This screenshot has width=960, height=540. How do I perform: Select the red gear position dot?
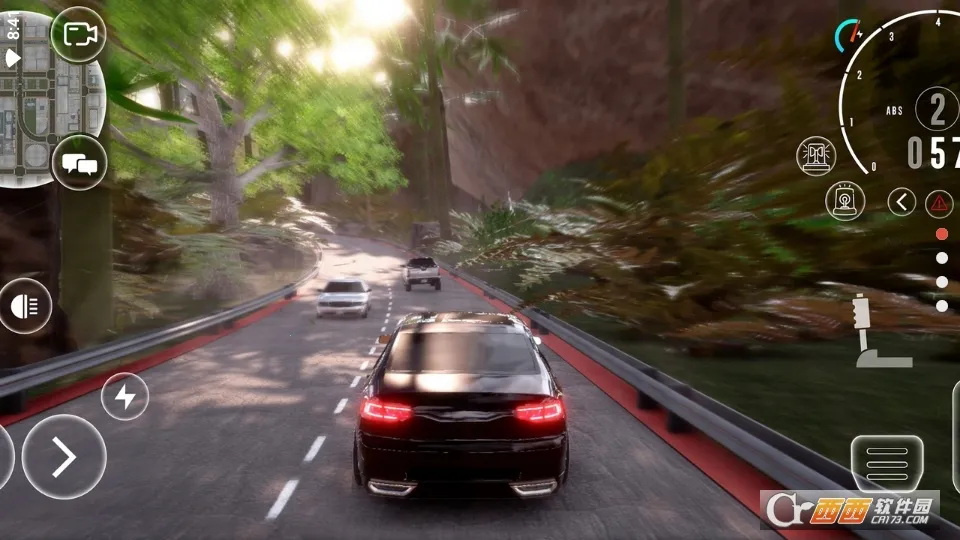tap(941, 234)
